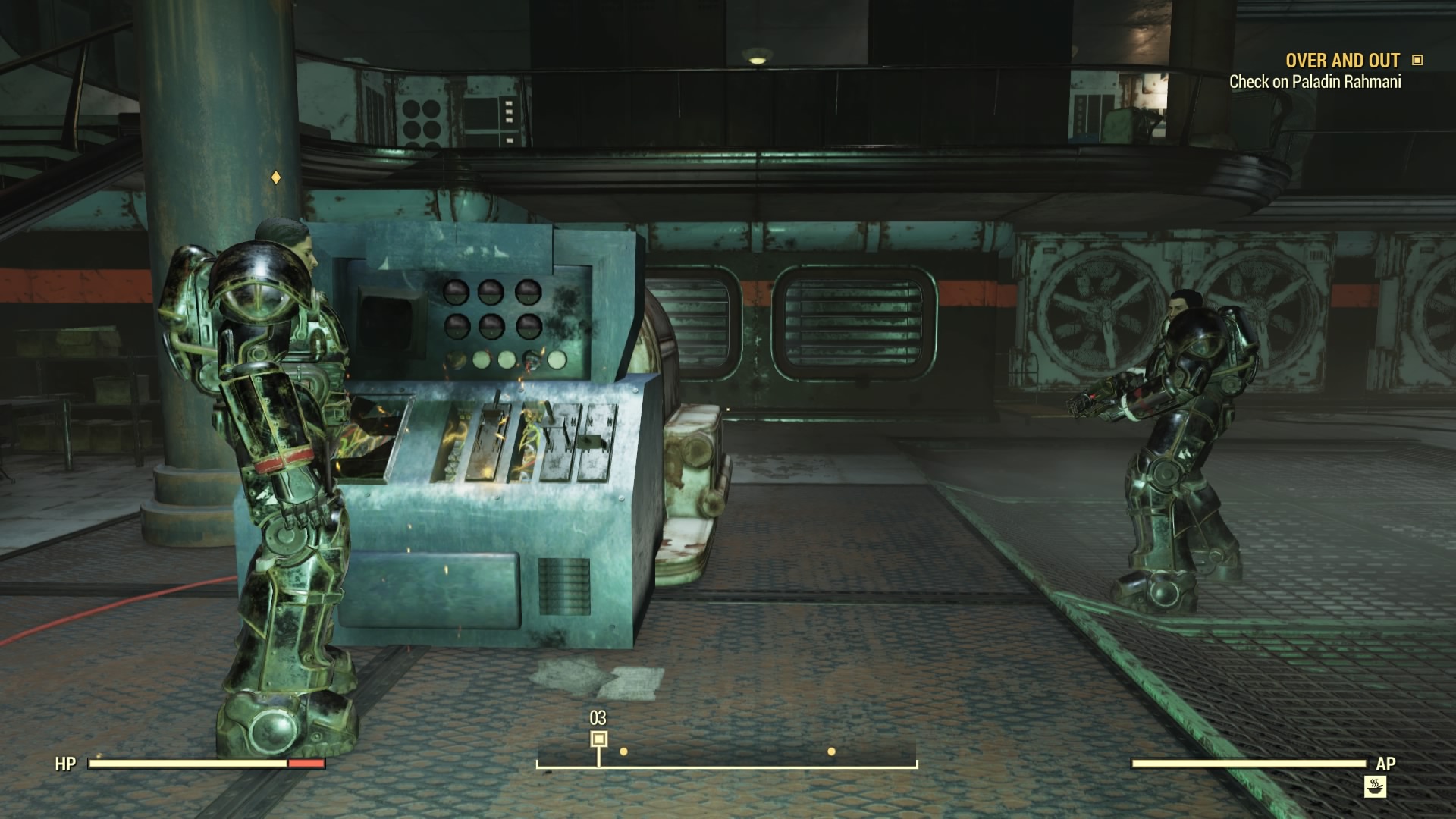Click the steaming bowl status icon

click(1375, 786)
